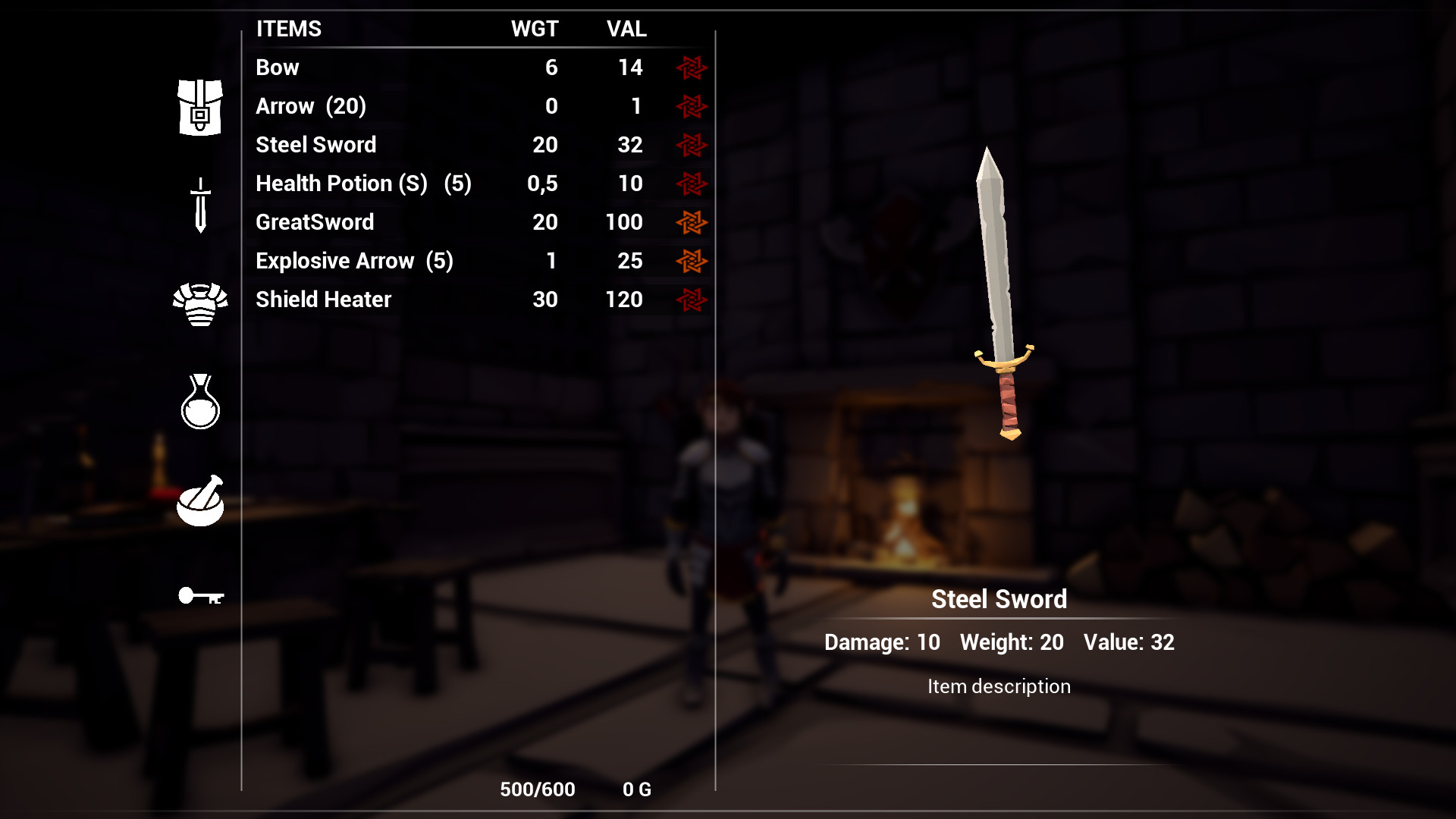
Task: Click the ITEMS column header
Action: point(288,29)
